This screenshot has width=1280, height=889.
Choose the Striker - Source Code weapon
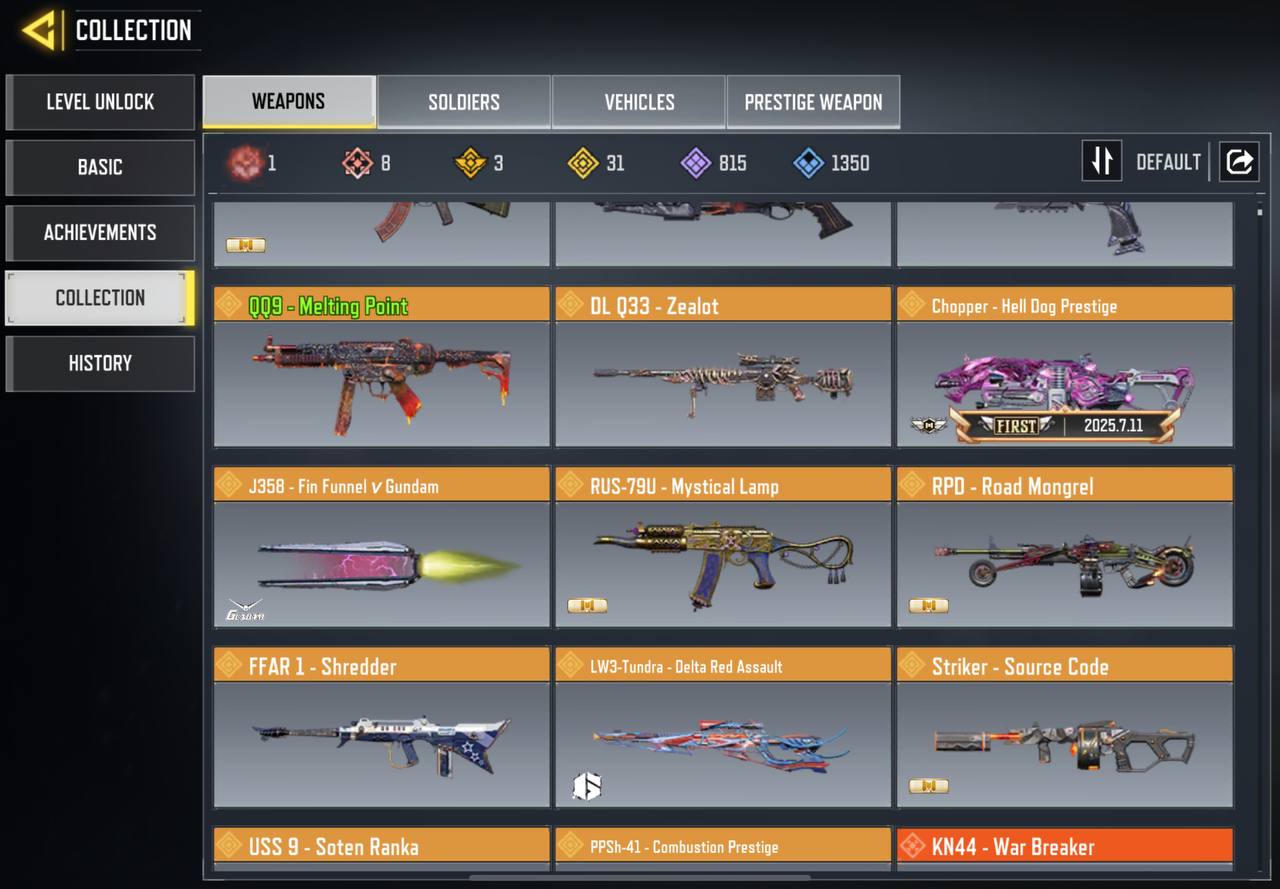(x=1065, y=727)
